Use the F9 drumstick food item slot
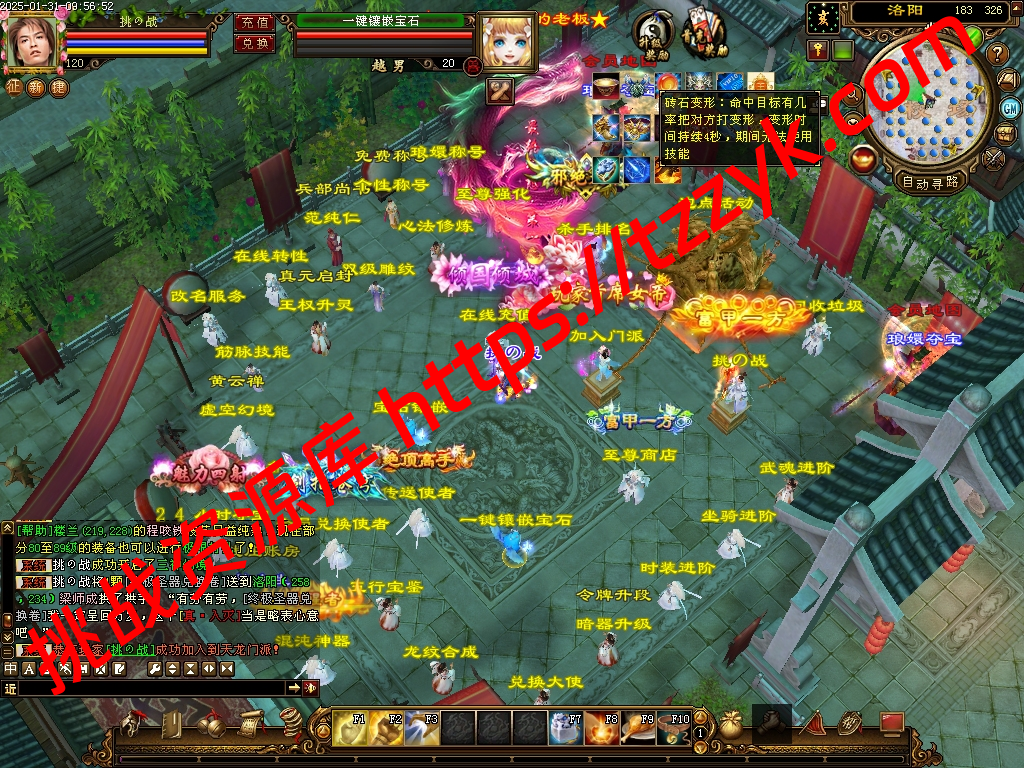The width and height of the screenshot is (1024, 768). 639,727
